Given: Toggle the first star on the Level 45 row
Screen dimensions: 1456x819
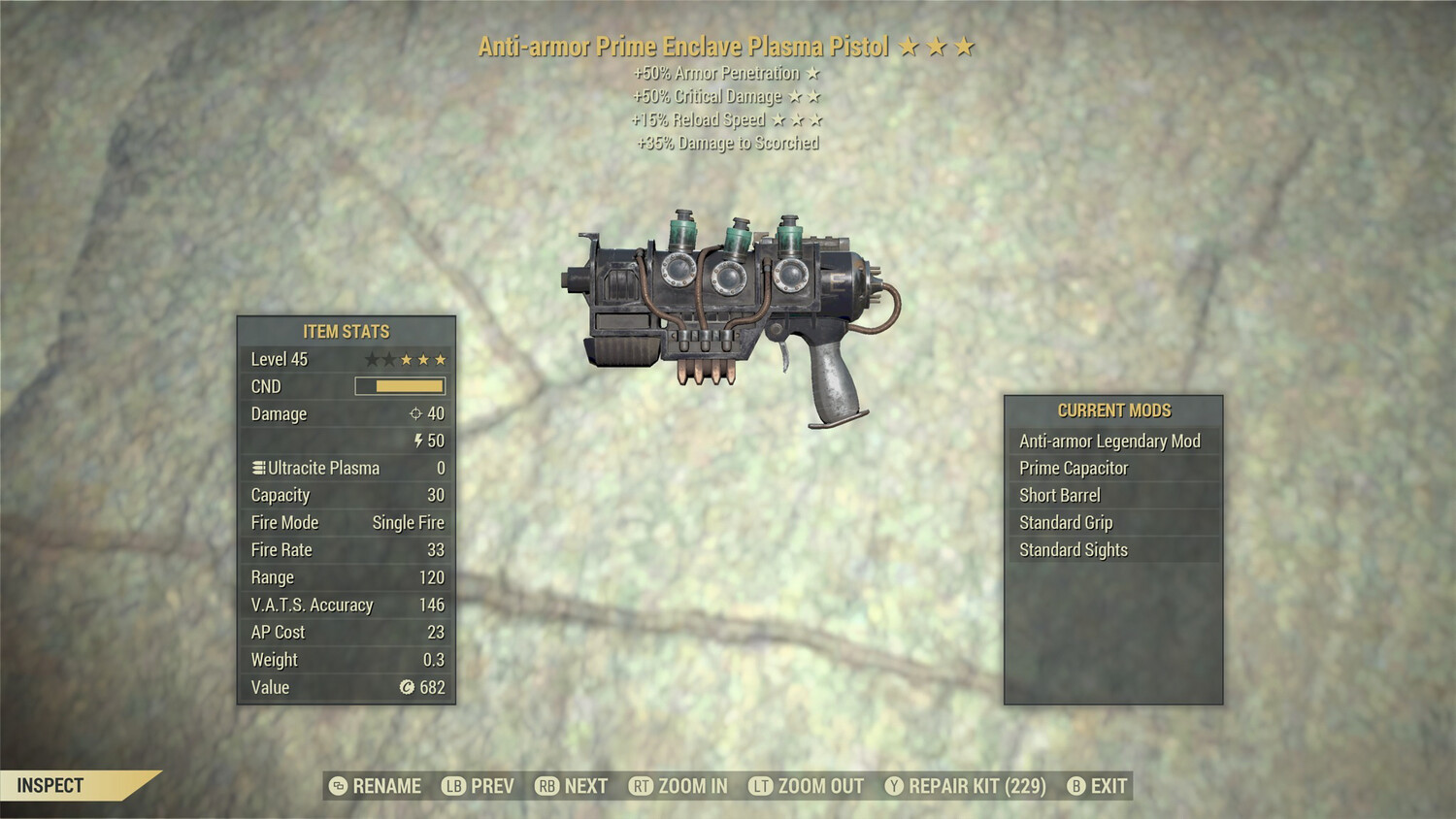Looking at the screenshot, I should pos(370,358).
